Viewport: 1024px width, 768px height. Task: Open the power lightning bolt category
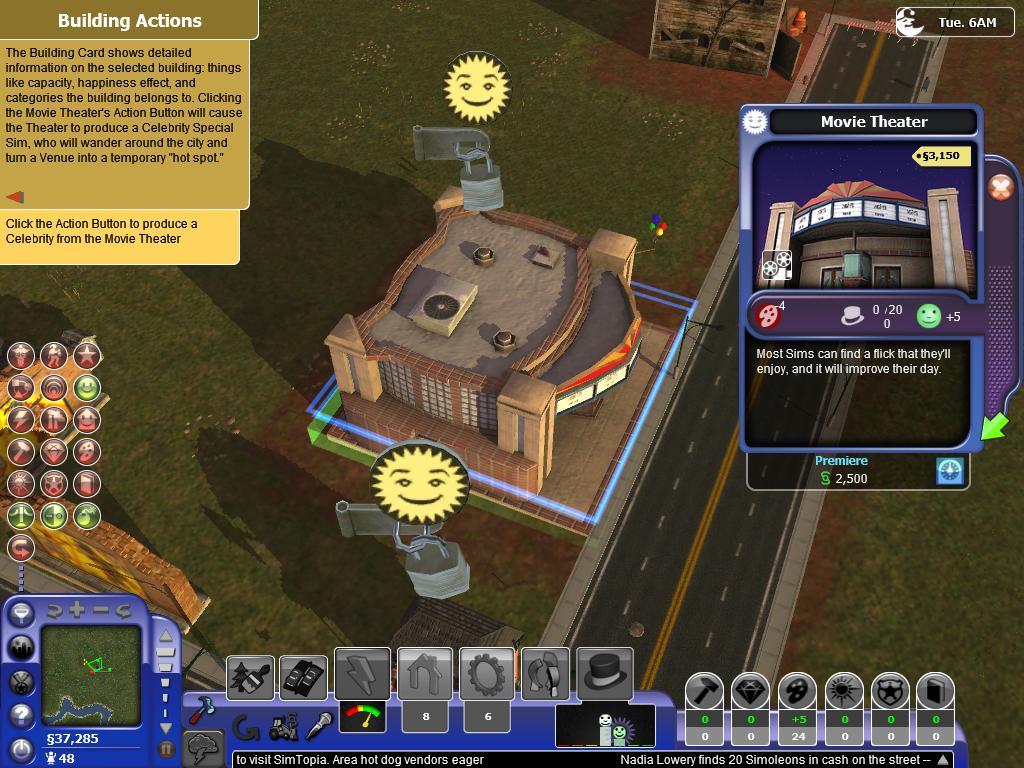pyautogui.click(x=362, y=675)
